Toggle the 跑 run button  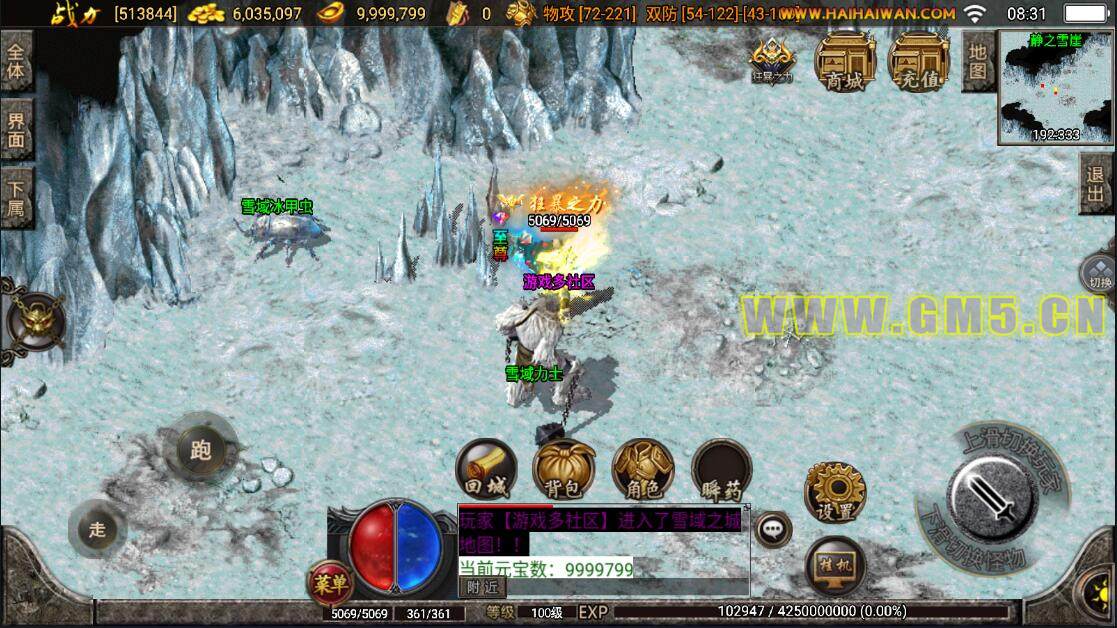click(x=201, y=450)
